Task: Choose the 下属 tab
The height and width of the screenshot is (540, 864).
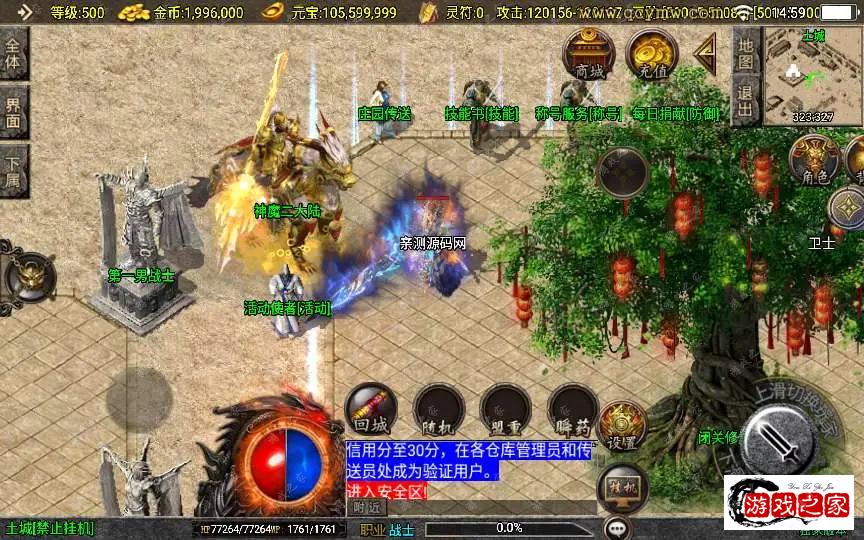Action: (14, 166)
